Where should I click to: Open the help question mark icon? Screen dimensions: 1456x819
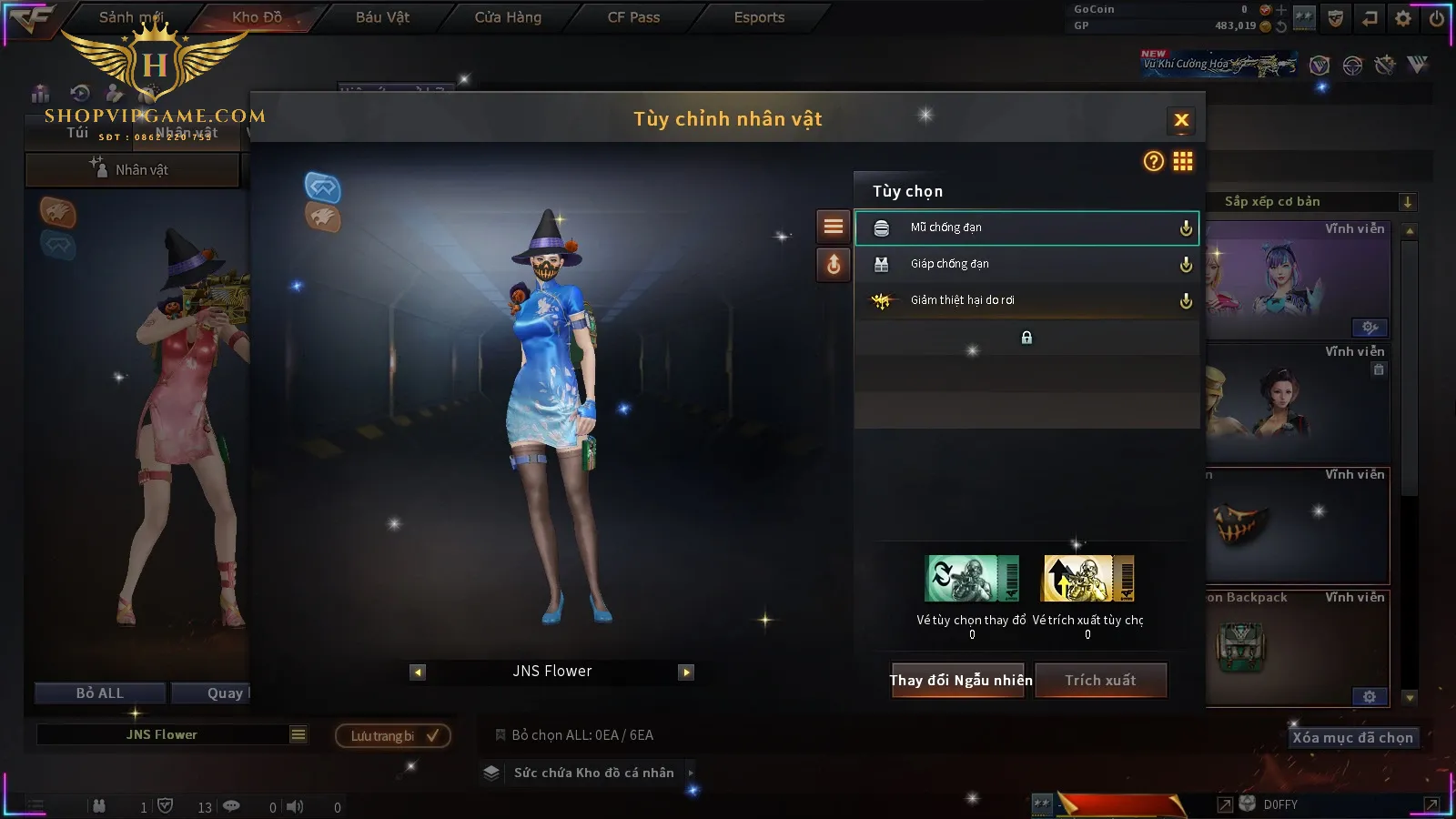[x=1153, y=162]
